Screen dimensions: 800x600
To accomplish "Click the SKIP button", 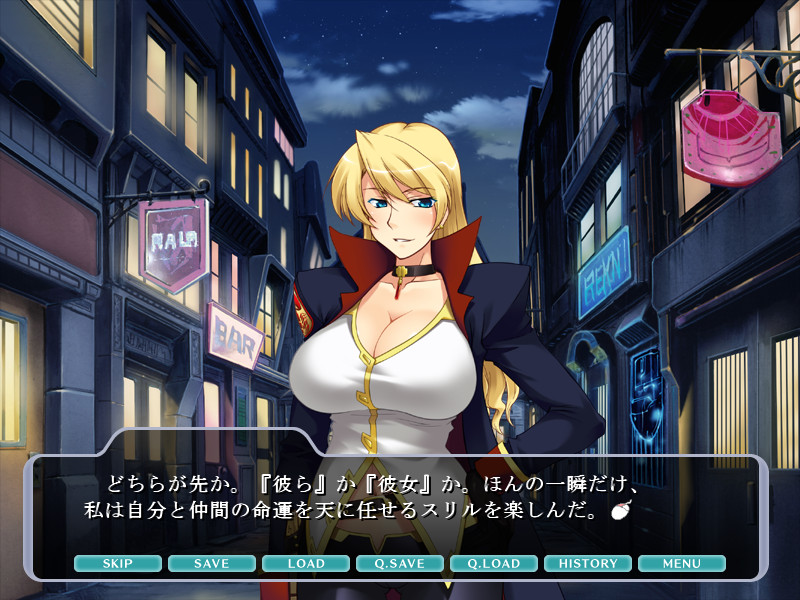I will point(118,564).
